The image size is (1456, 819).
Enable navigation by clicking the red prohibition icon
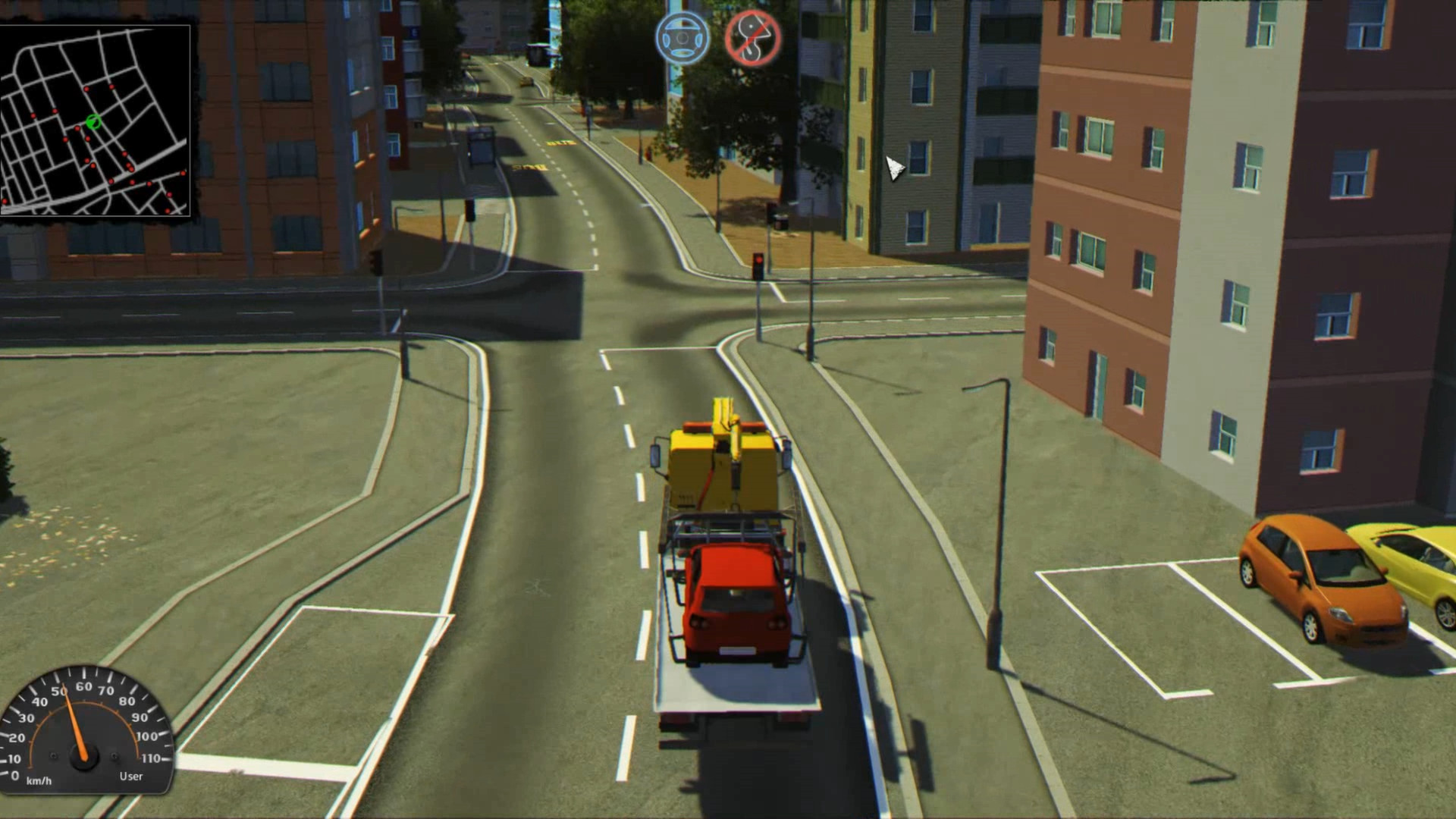point(749,39)
